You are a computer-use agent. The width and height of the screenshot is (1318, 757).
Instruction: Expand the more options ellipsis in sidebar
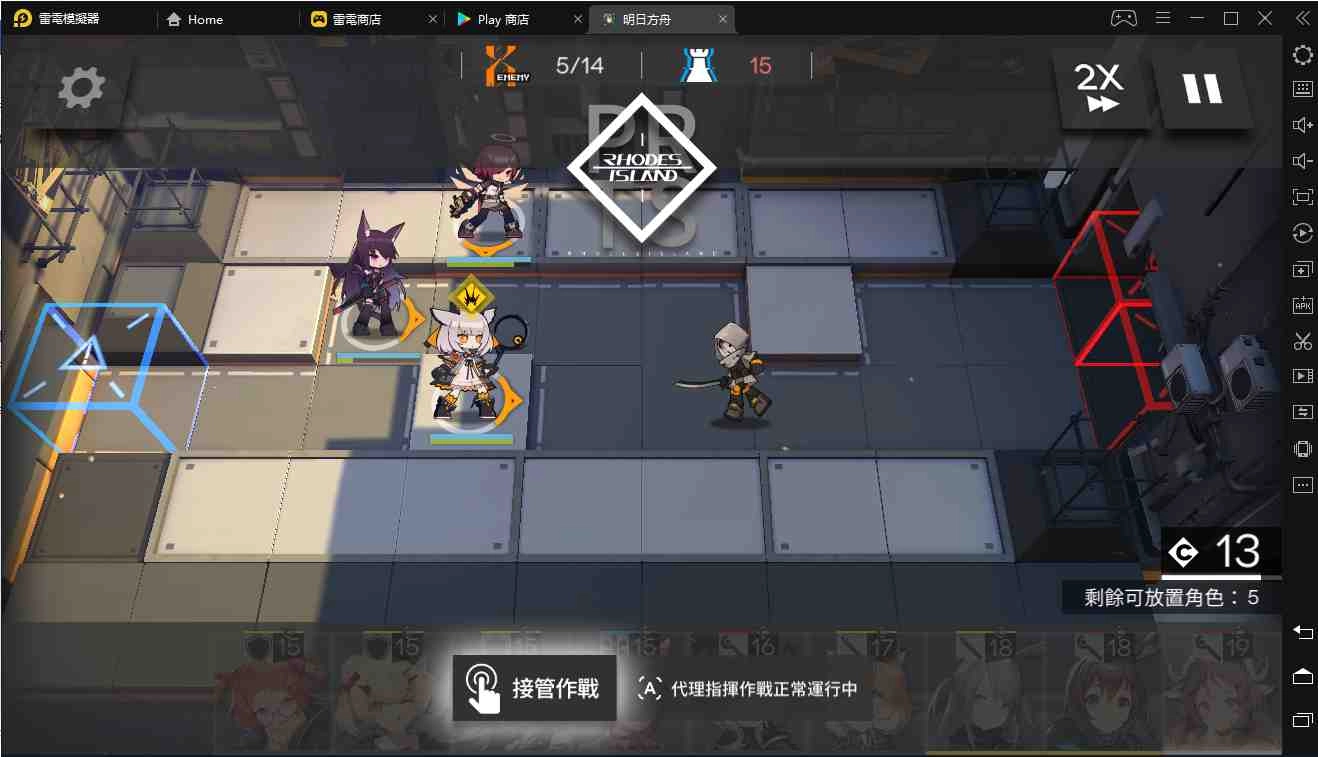(x=1302, y=484)
